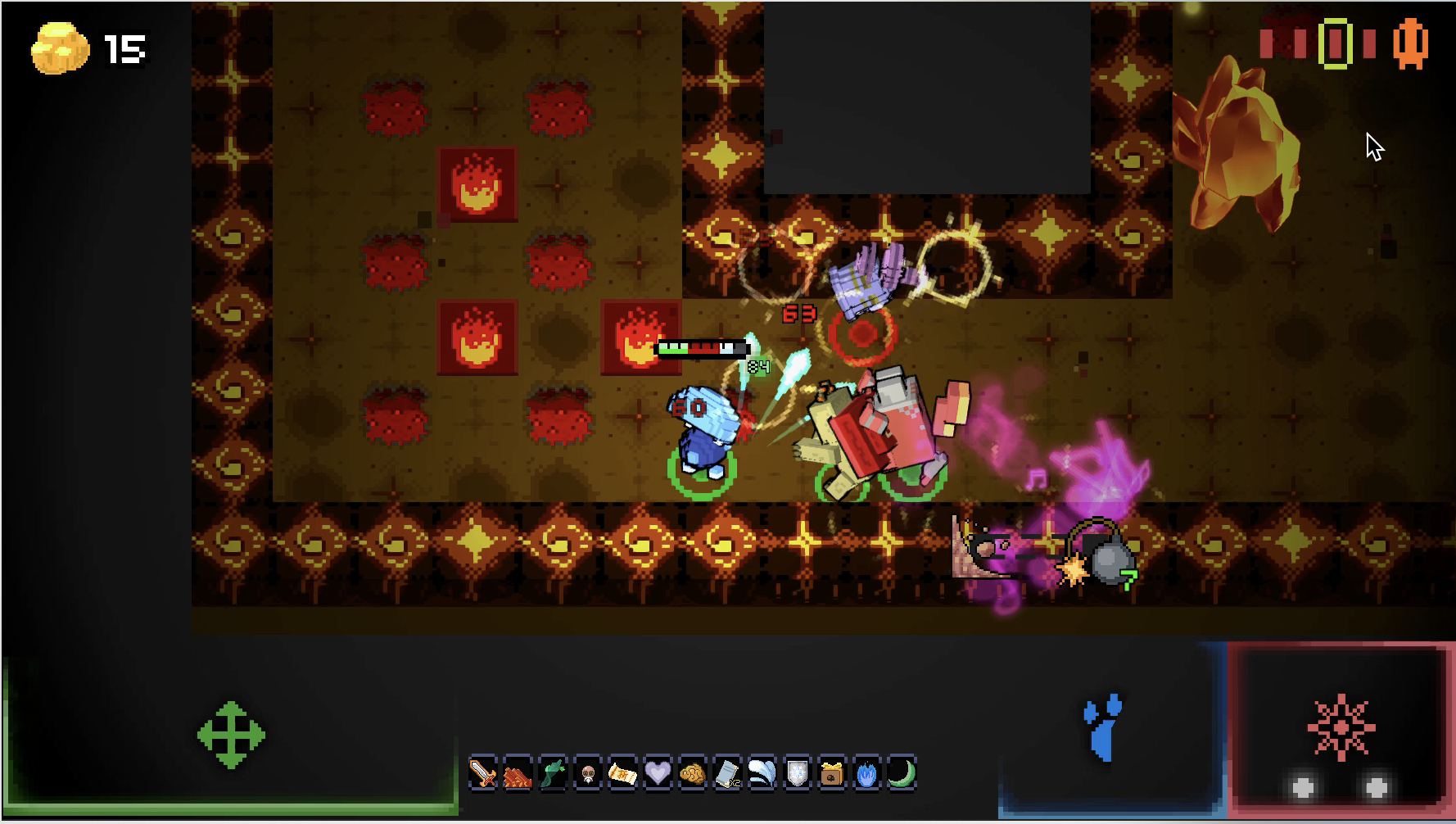
Task: Click the snowflake shield item
Action: click(797, 772)
